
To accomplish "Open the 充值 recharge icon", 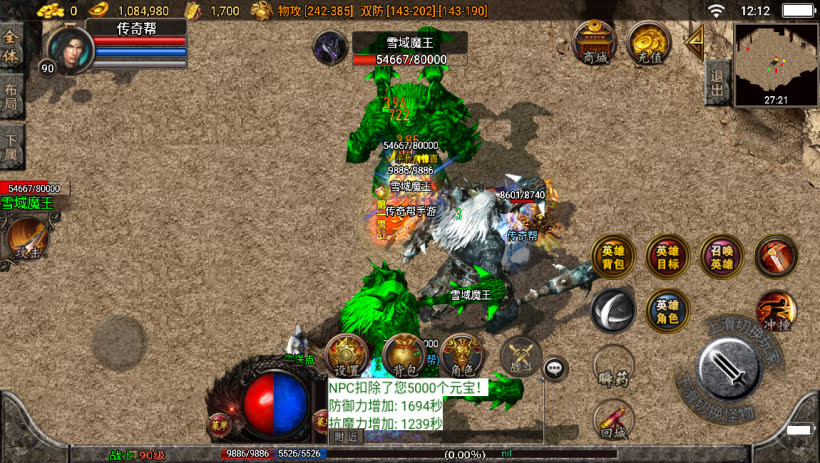I will click(649, 43).
